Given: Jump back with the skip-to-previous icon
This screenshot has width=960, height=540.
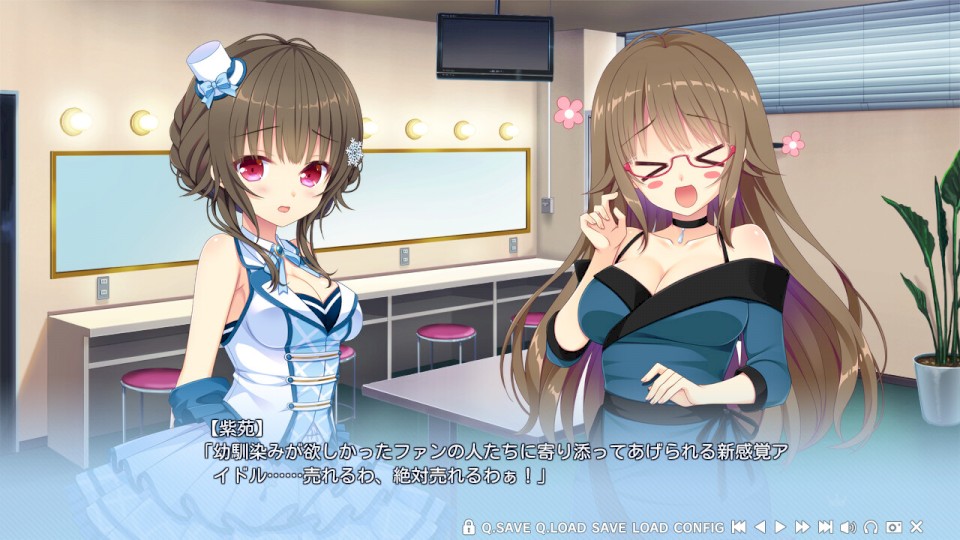Looking at the screenshot, I should (738, 527).
